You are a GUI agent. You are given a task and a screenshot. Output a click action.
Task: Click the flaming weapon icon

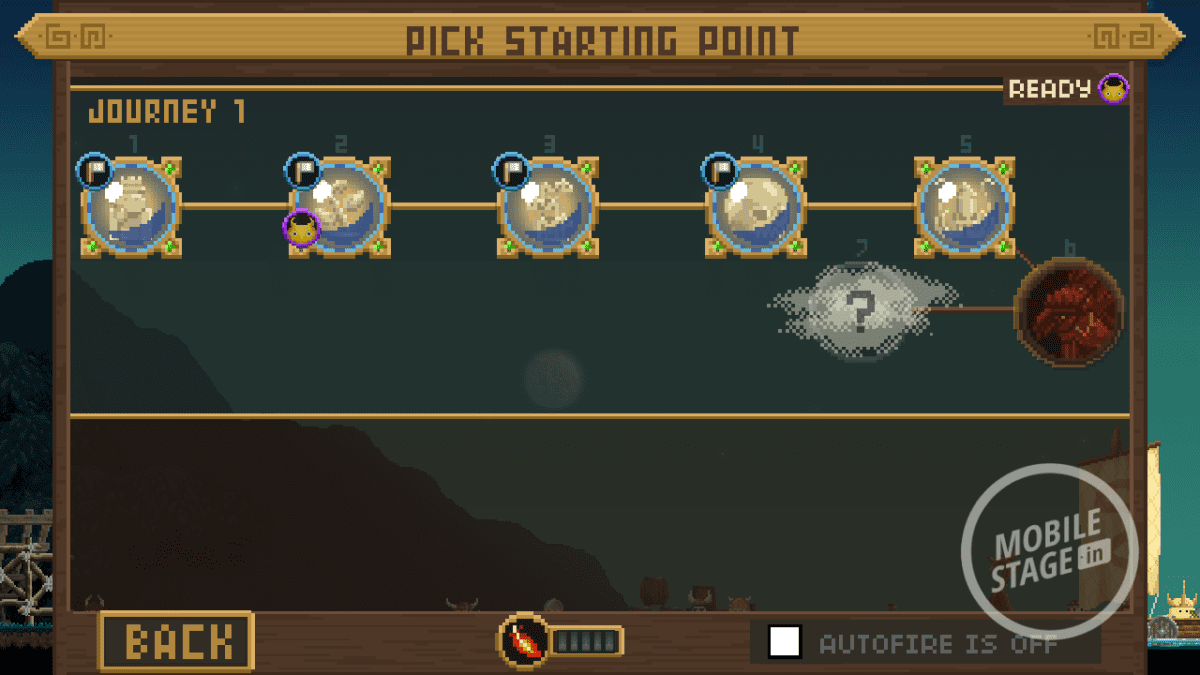point(523,641)
